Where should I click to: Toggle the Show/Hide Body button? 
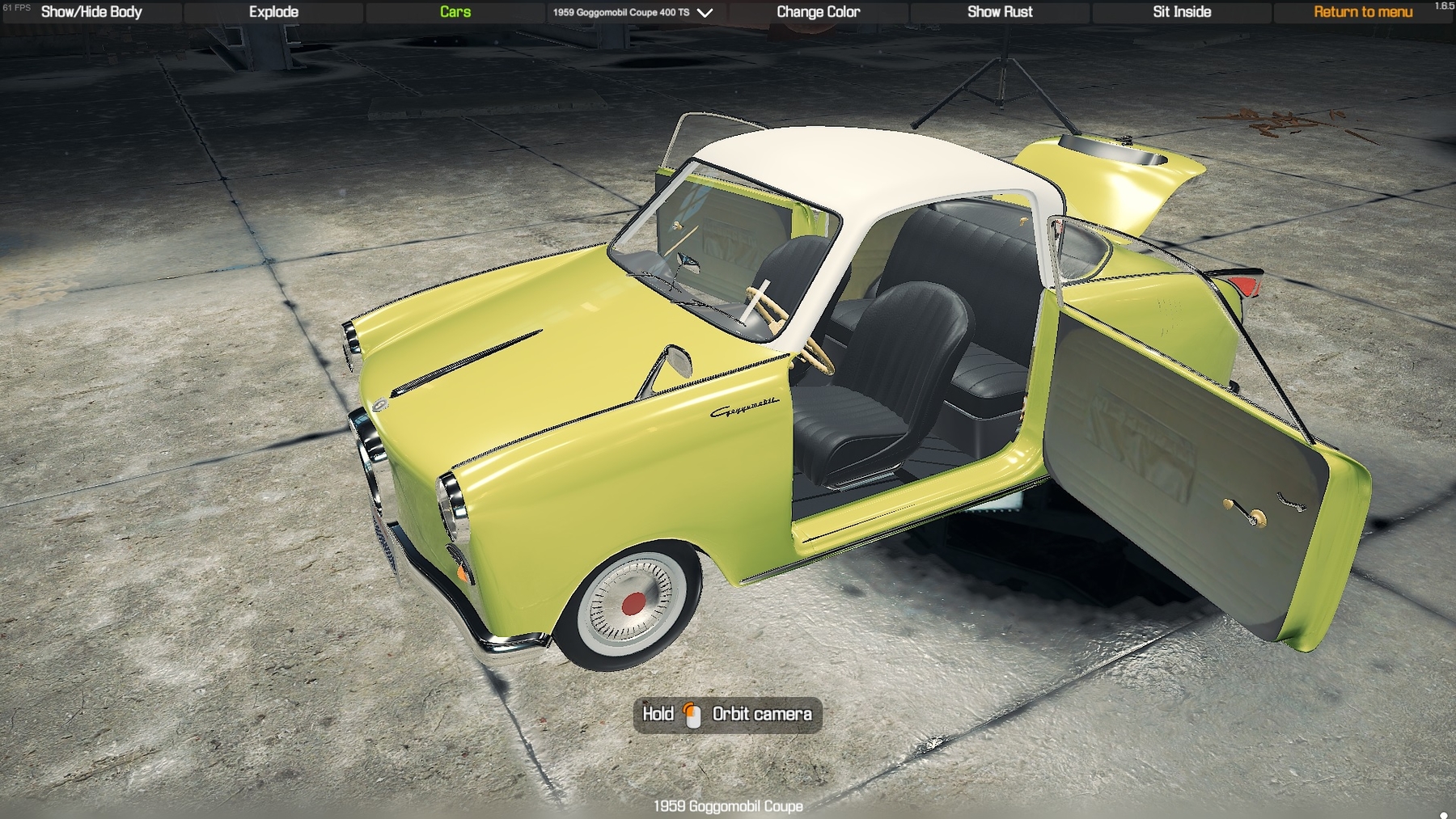click(x=91, y=12)
